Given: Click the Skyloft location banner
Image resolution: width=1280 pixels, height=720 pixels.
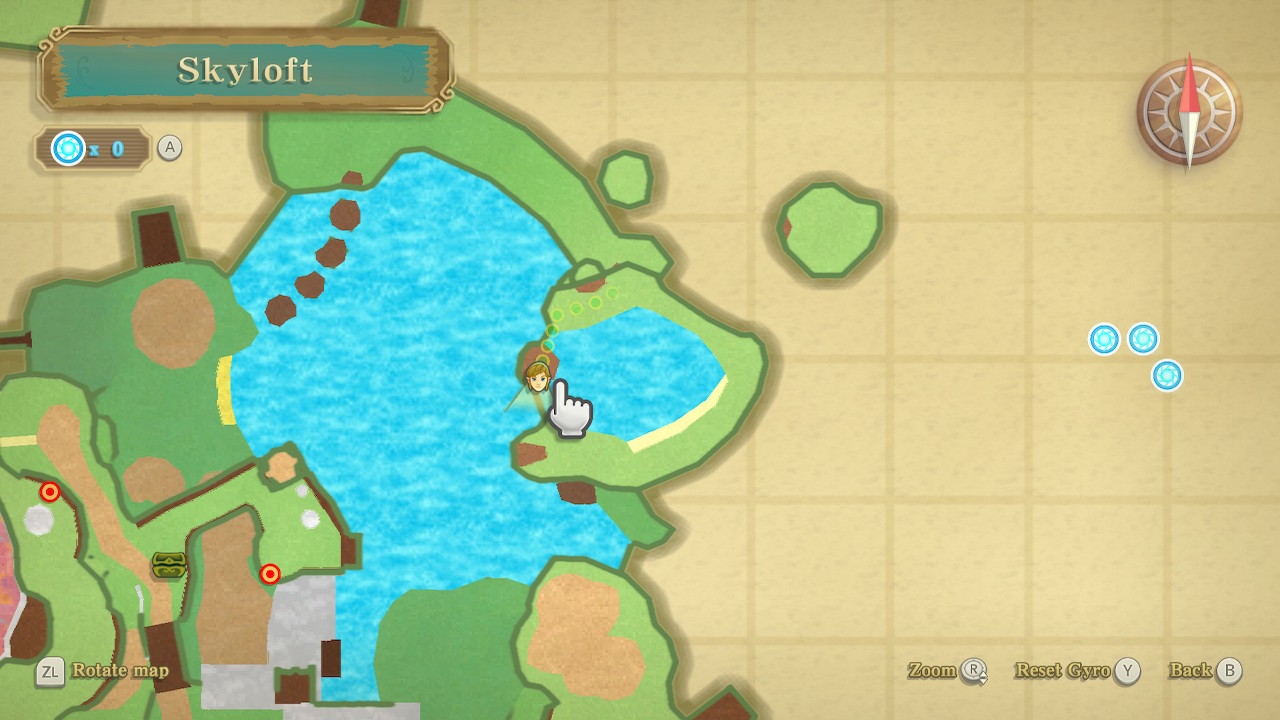Looking at the screenshot, I should [x=245, y=70].
